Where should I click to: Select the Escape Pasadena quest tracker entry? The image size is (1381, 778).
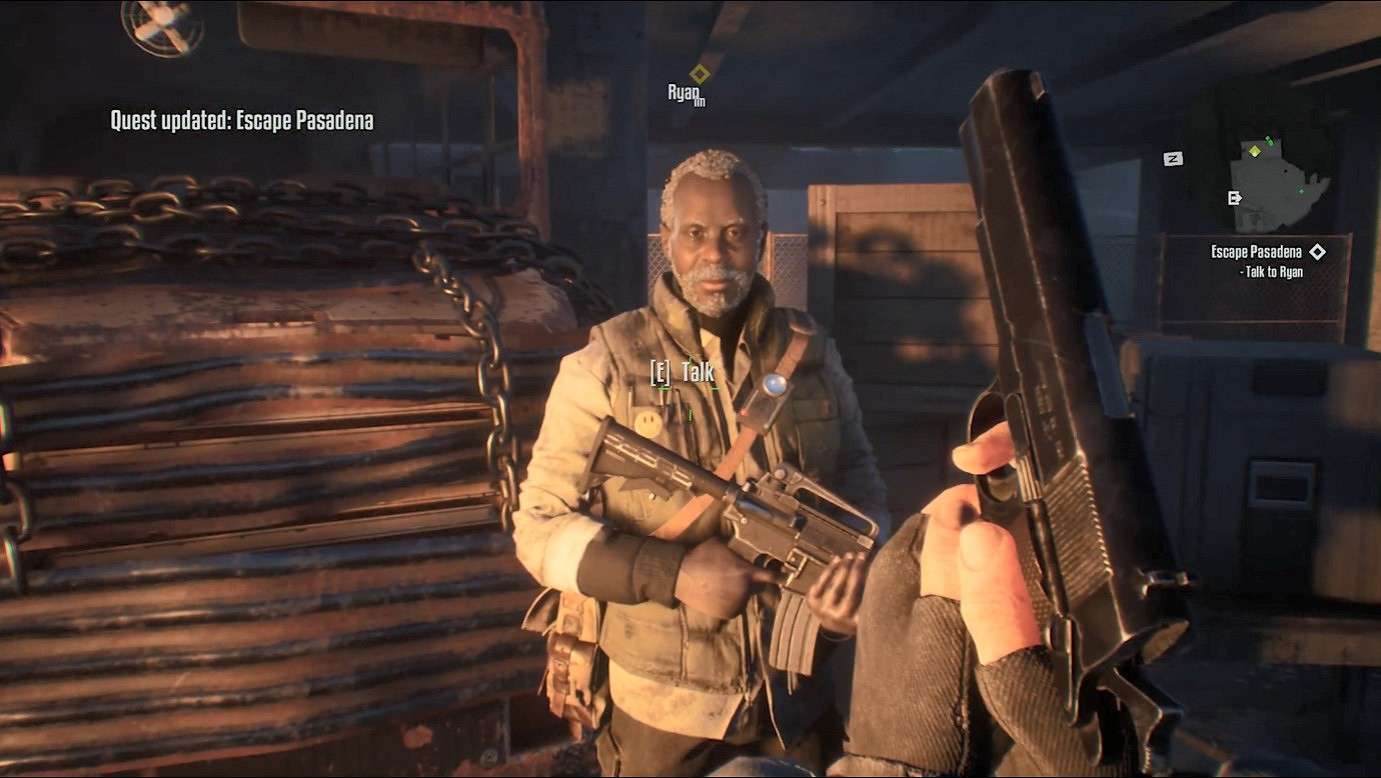tap(1256, 253)
